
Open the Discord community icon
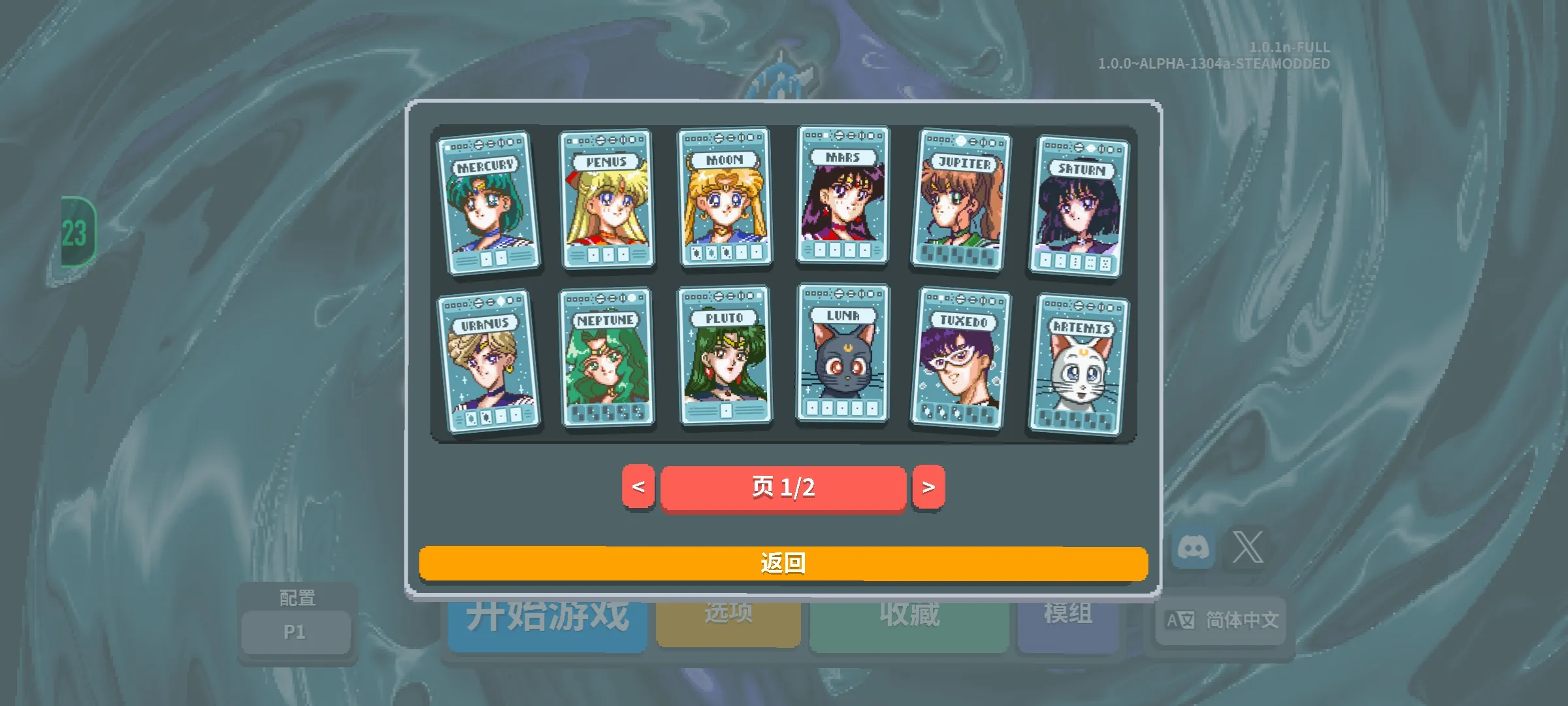click(1194, 548)
